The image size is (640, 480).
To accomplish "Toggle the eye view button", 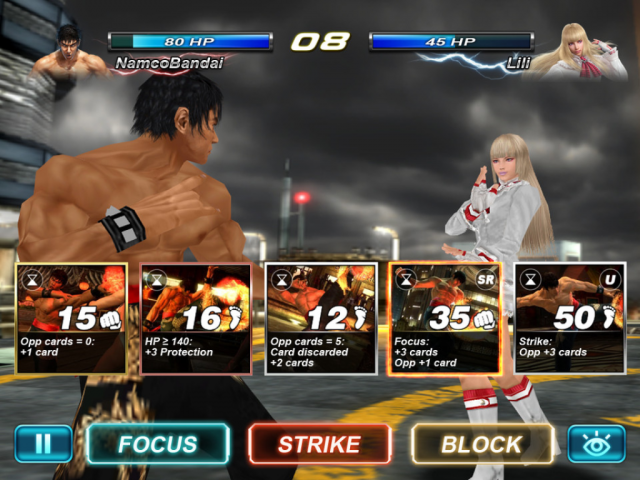I will pyautogui.click(x=596, y=443).
